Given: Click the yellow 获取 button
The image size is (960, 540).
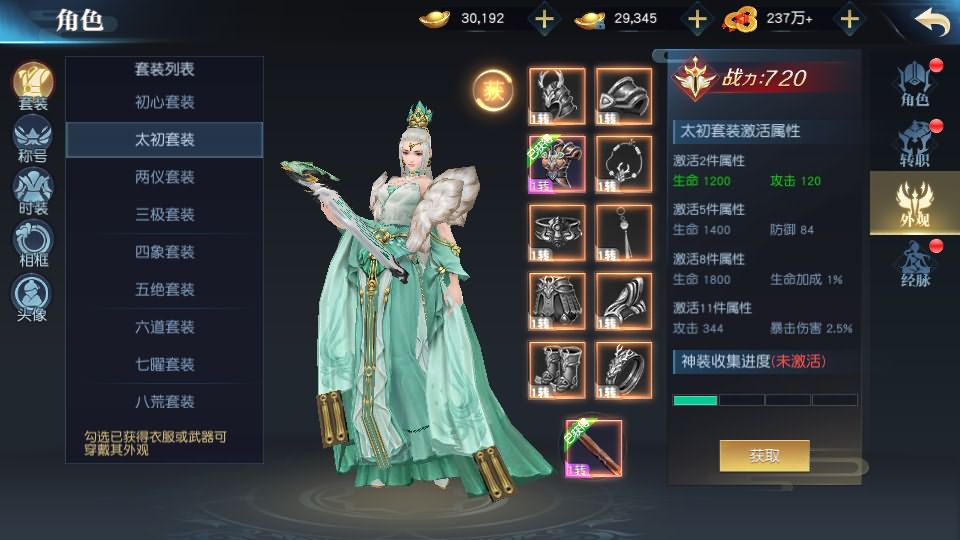Looking at the screenshot, I should [764, 456].
